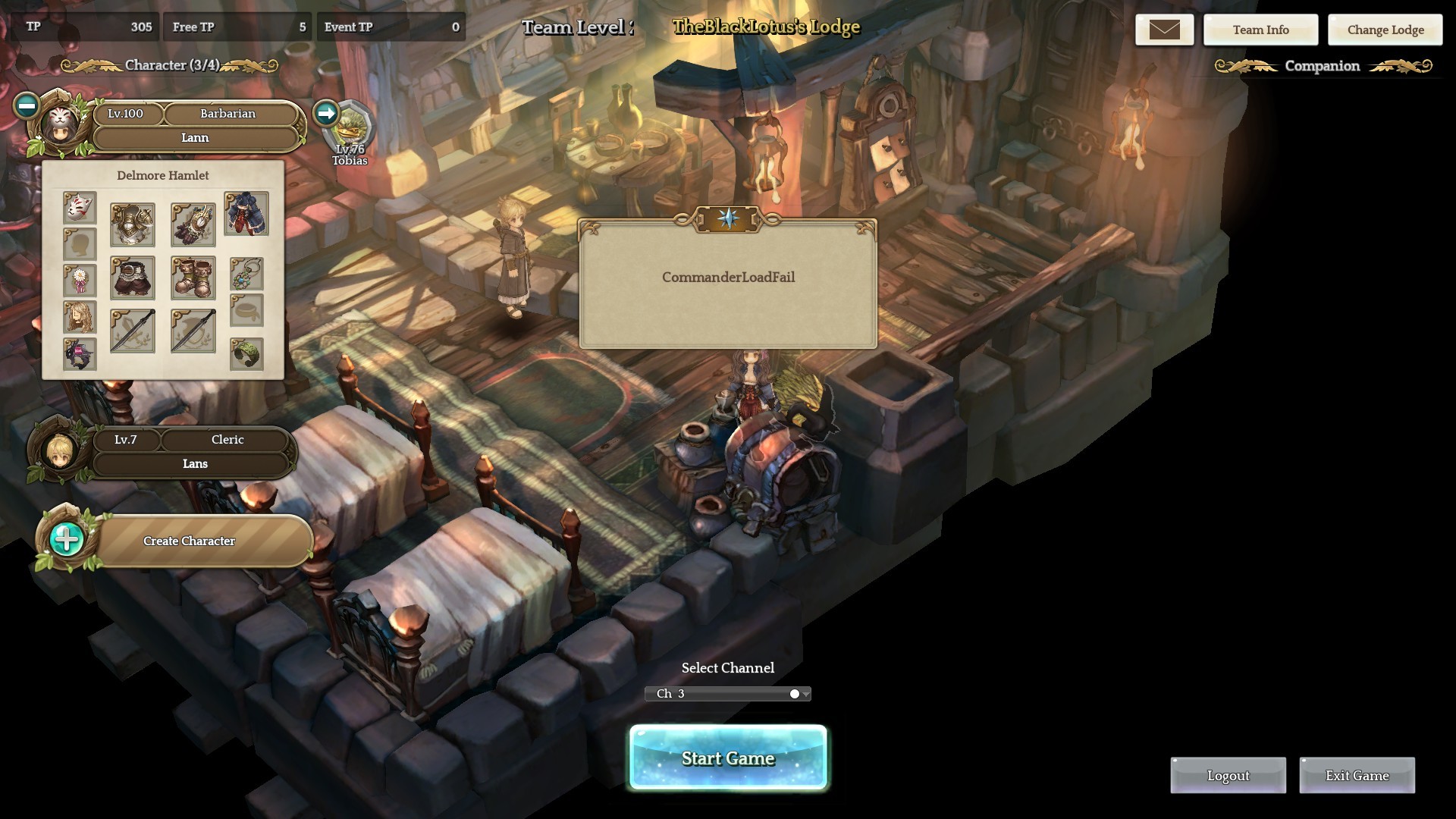Select the Lv.100 Barbarian Lann character
This screenshot has height=819, width=1456.
tap(196, 126)
